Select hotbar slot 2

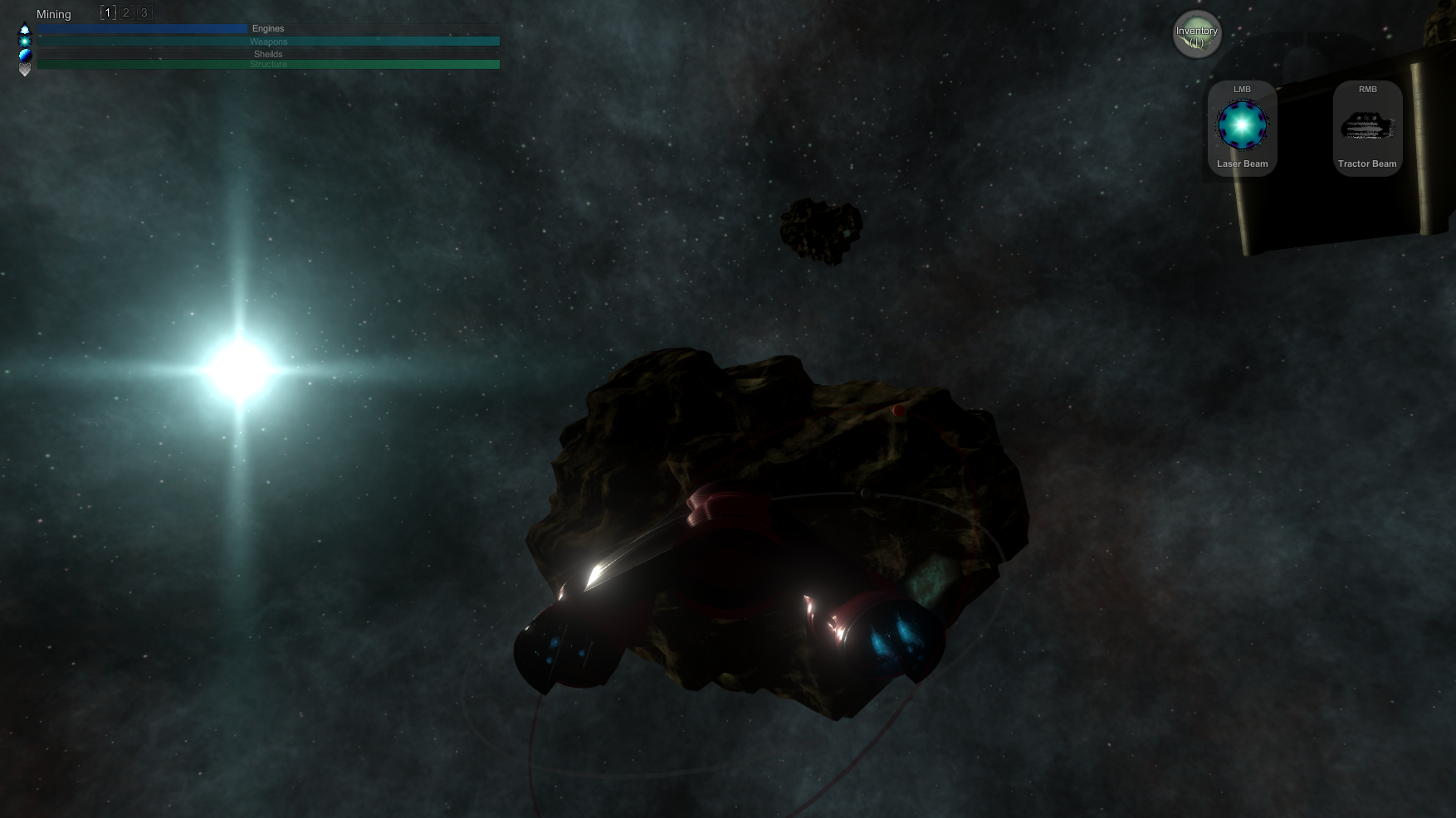tap(125, 12)
